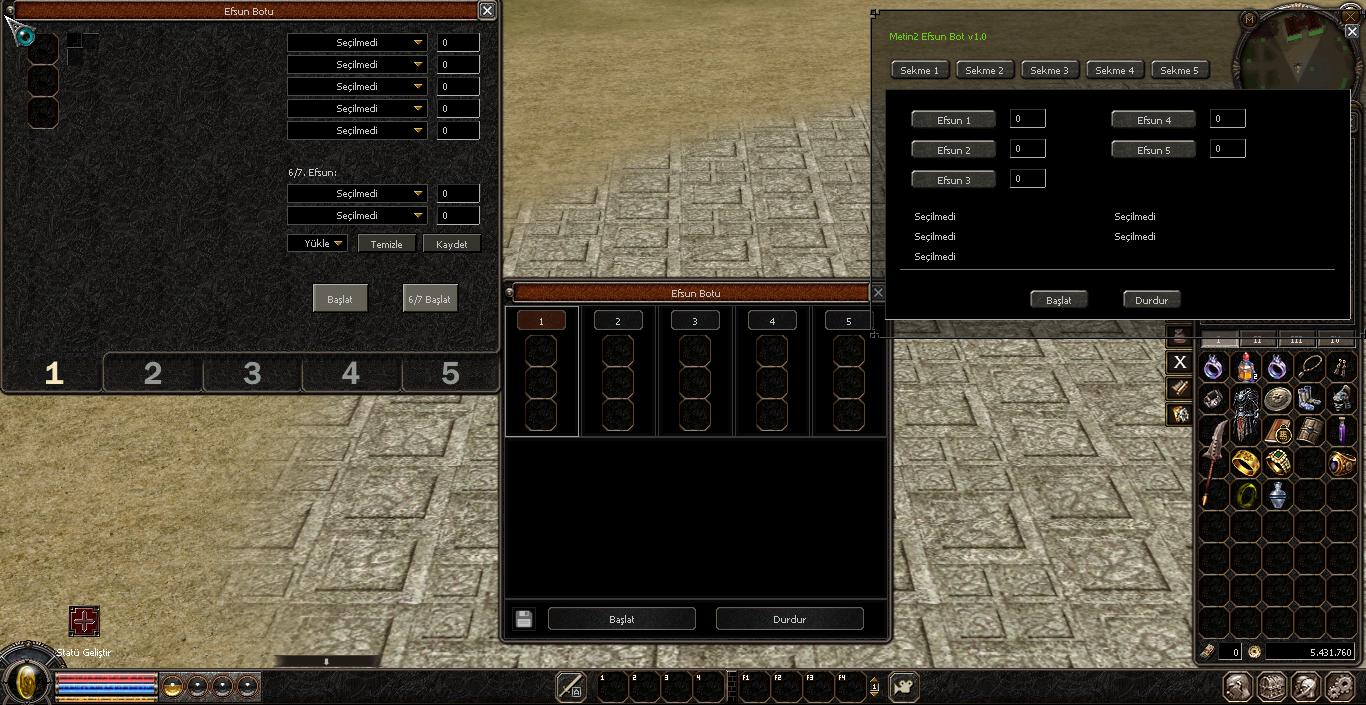Select the boots item in the inventory

tap(1309, 399)
